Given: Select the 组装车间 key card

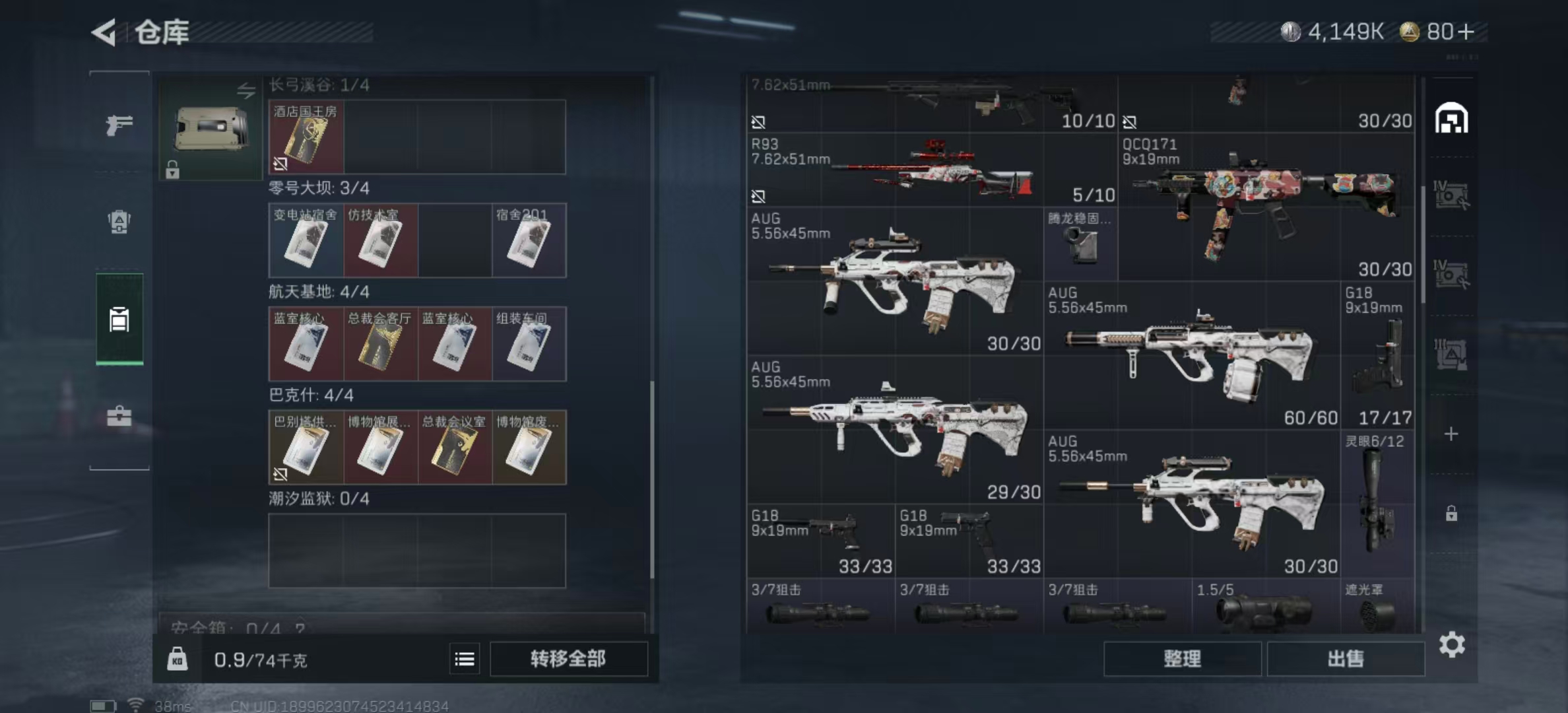Looking at the screenshot, I should 529,344.
